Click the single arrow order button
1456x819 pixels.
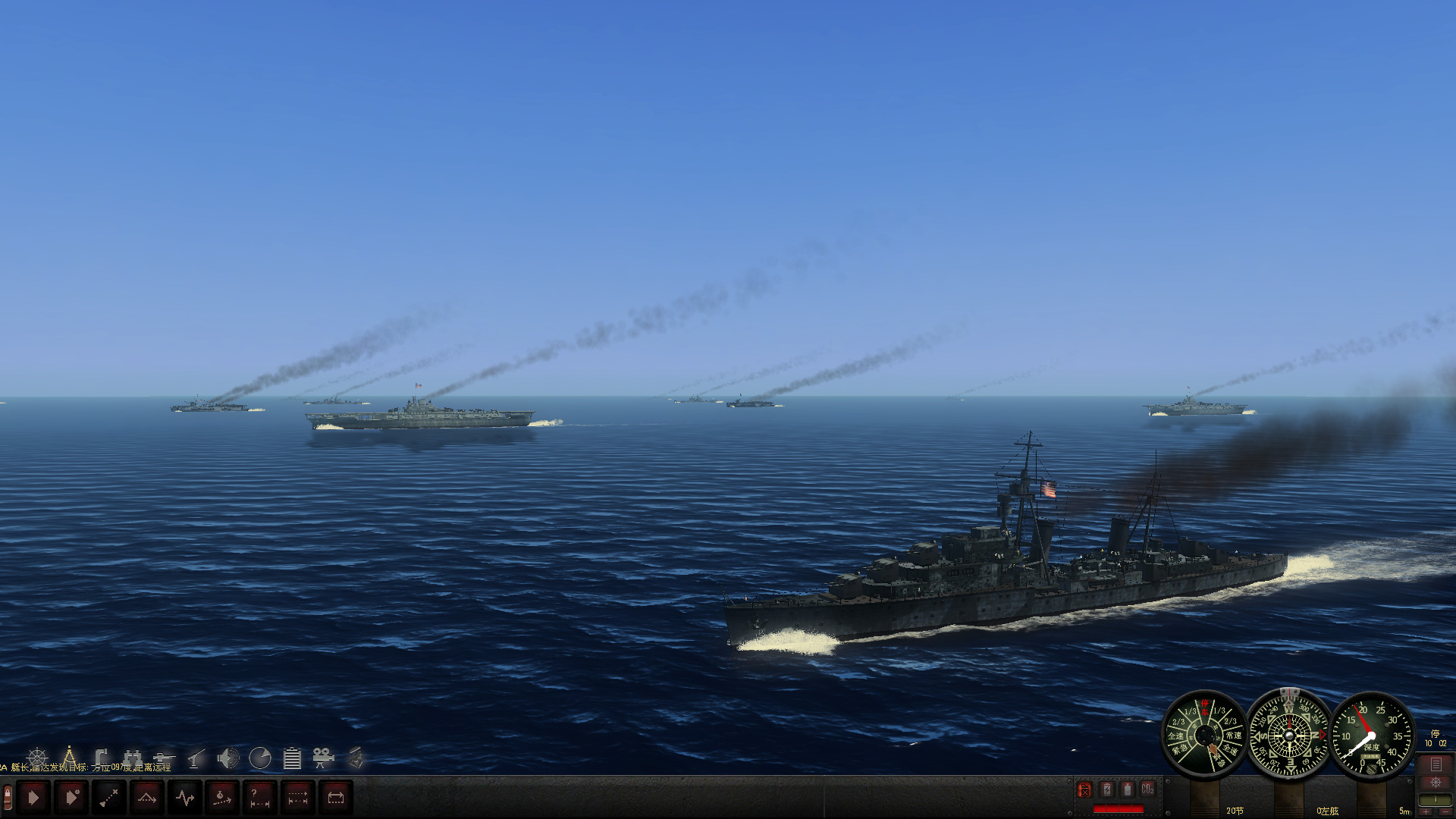tap(33, 797)
